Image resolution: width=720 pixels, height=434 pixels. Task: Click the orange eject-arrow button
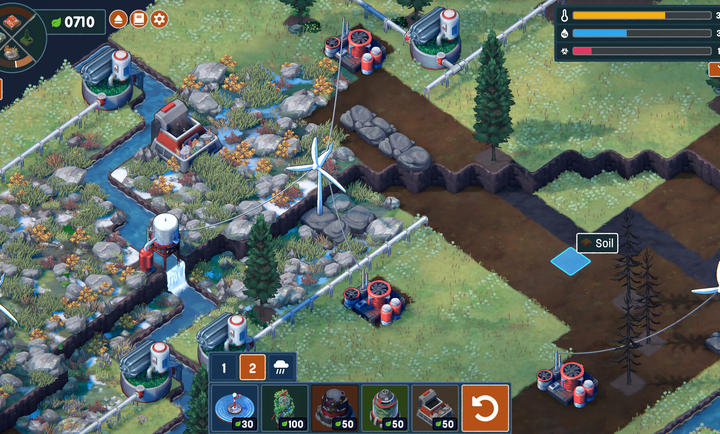point(119,19)
